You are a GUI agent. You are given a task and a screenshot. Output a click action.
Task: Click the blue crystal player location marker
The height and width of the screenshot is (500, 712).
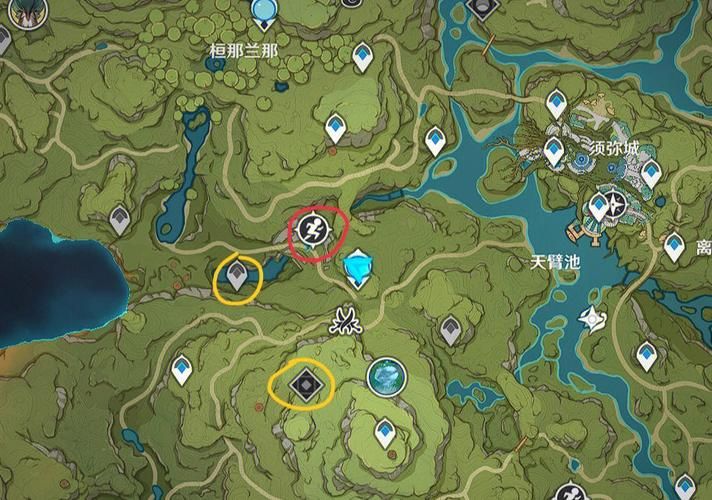tap(357, 268)
